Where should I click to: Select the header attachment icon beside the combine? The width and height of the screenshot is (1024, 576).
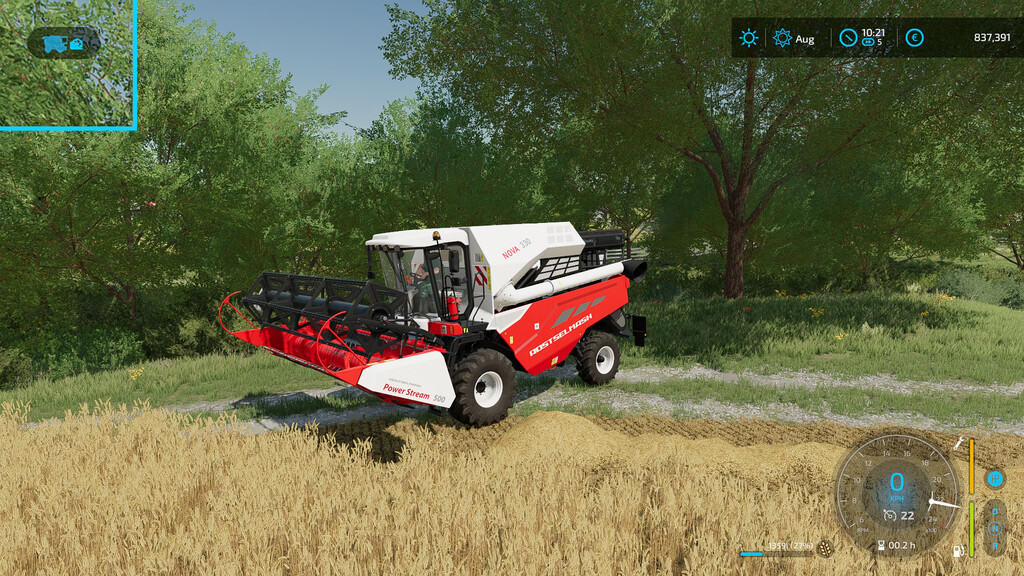pos(77,43)
